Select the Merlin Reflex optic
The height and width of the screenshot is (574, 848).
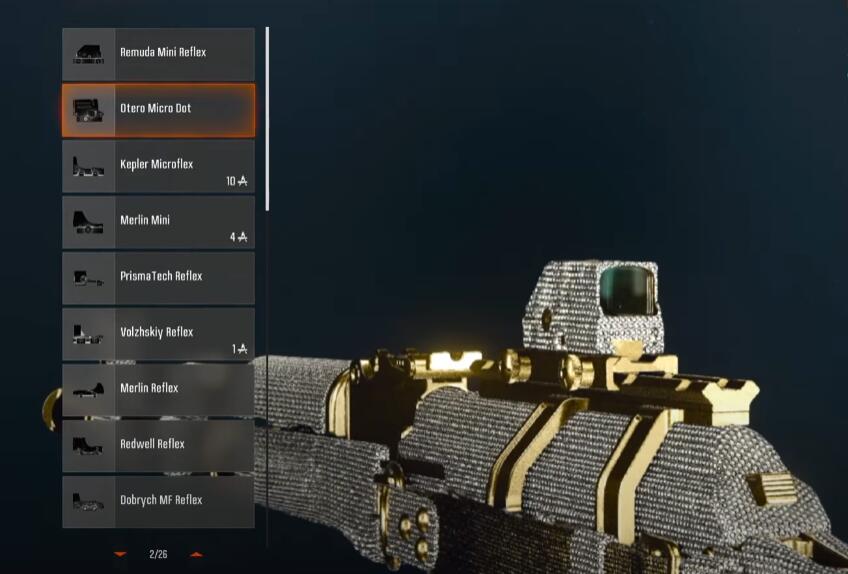tap(158, 390)
